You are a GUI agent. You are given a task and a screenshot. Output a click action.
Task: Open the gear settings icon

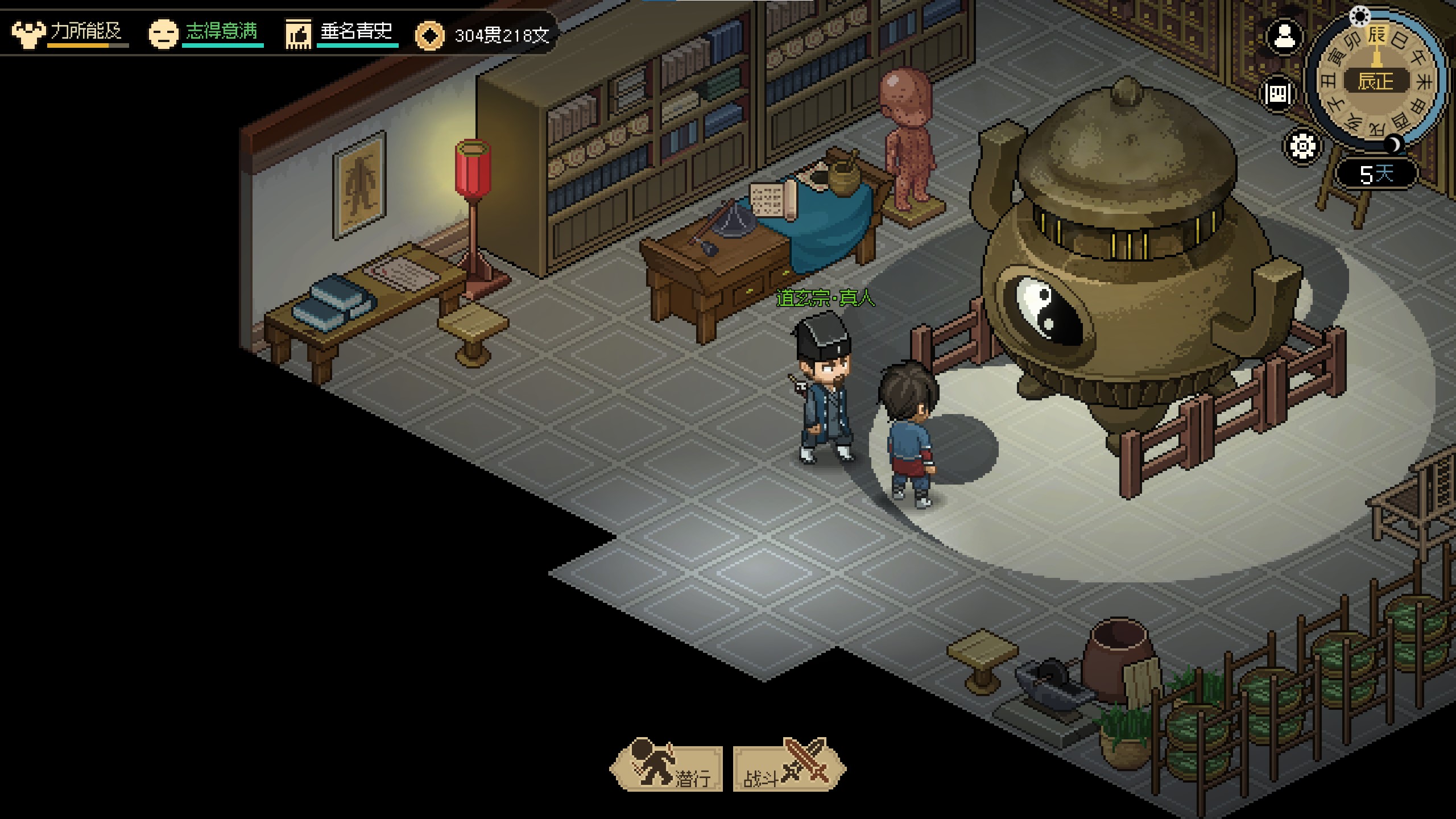coord(1302,146)
